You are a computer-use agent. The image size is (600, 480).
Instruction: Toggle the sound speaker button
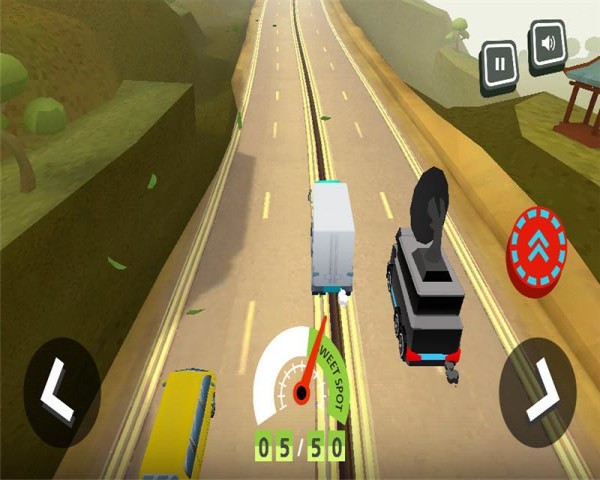click(x=547, y=46)
